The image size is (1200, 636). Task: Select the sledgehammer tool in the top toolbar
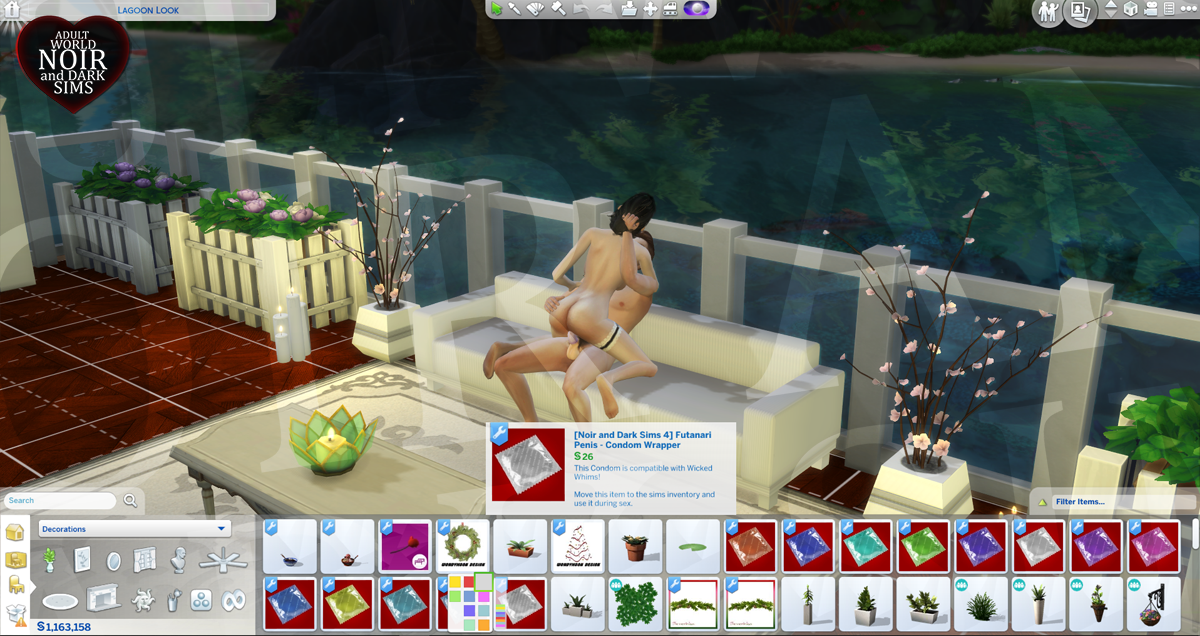click(558, 9)
